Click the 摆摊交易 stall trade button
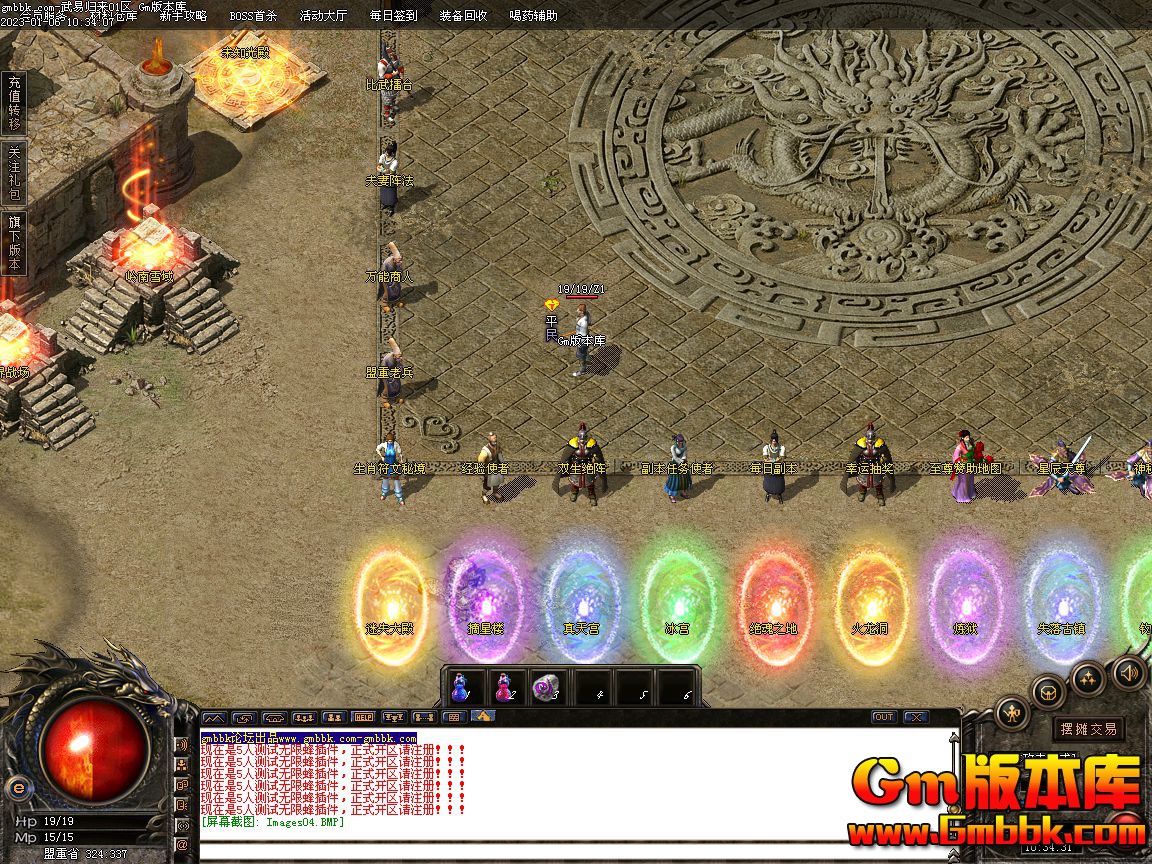 tap(1089, 729)
